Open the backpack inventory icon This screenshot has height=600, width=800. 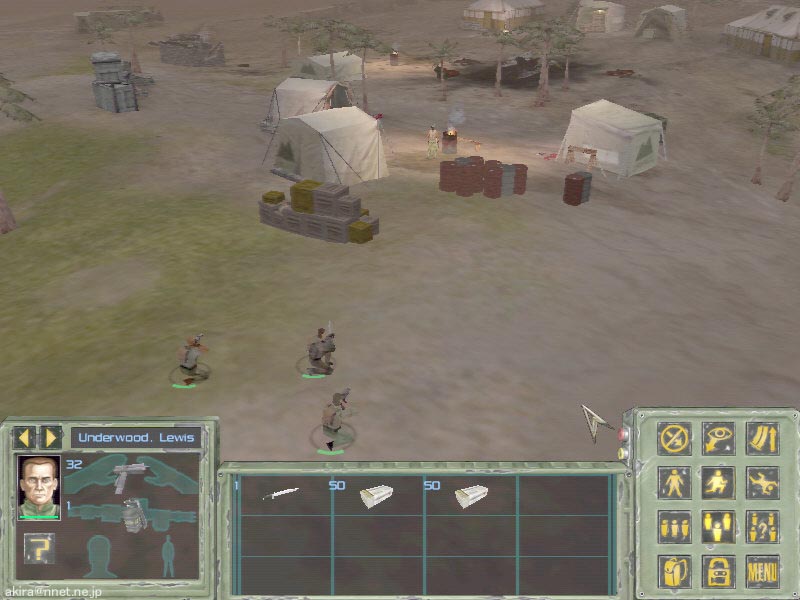tap(674, 571)
